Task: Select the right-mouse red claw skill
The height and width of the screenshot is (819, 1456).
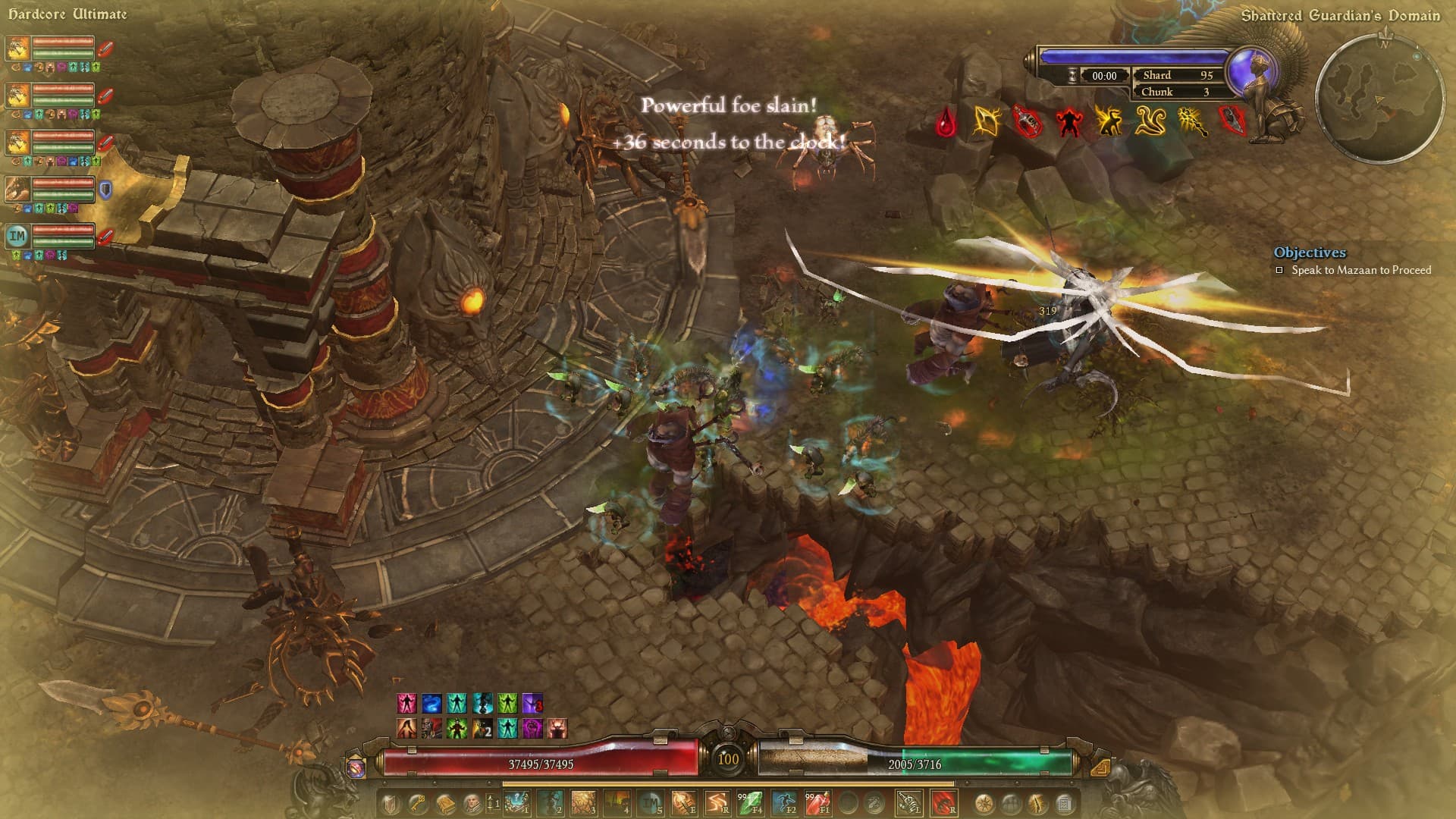Action: tap(943, 802)
